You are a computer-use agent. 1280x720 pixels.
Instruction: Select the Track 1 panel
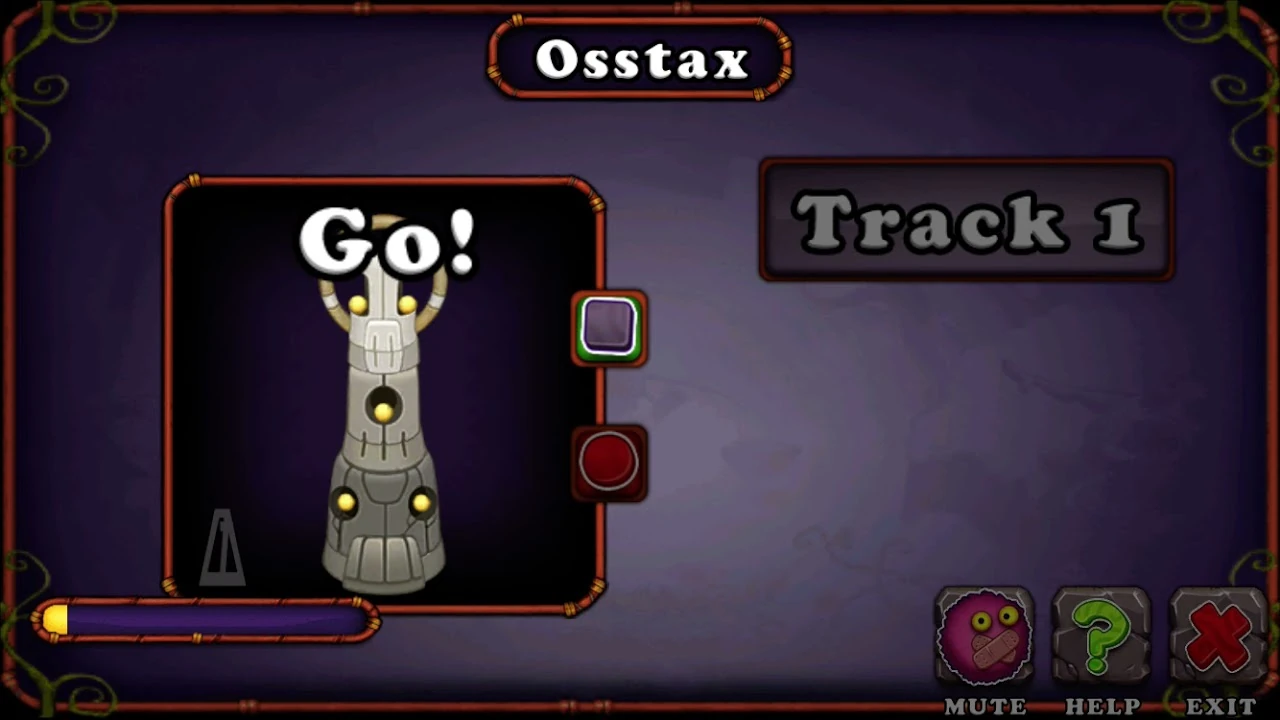click(965, 220)
